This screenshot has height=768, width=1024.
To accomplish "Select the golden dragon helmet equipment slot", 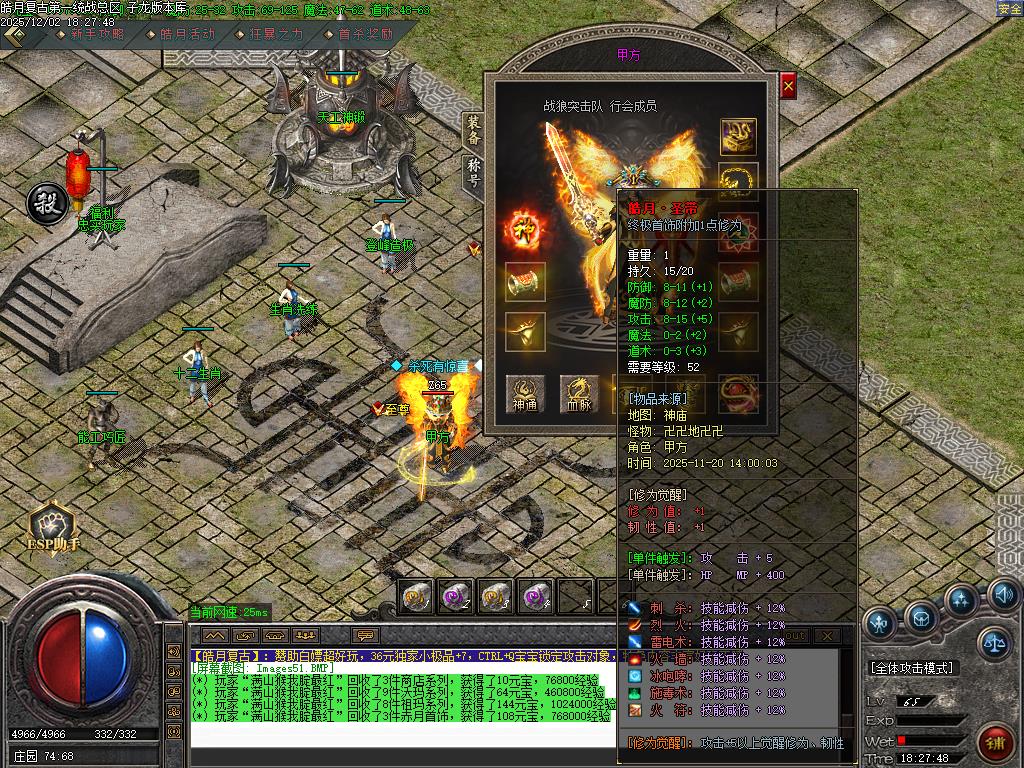I will click(738, 136).
